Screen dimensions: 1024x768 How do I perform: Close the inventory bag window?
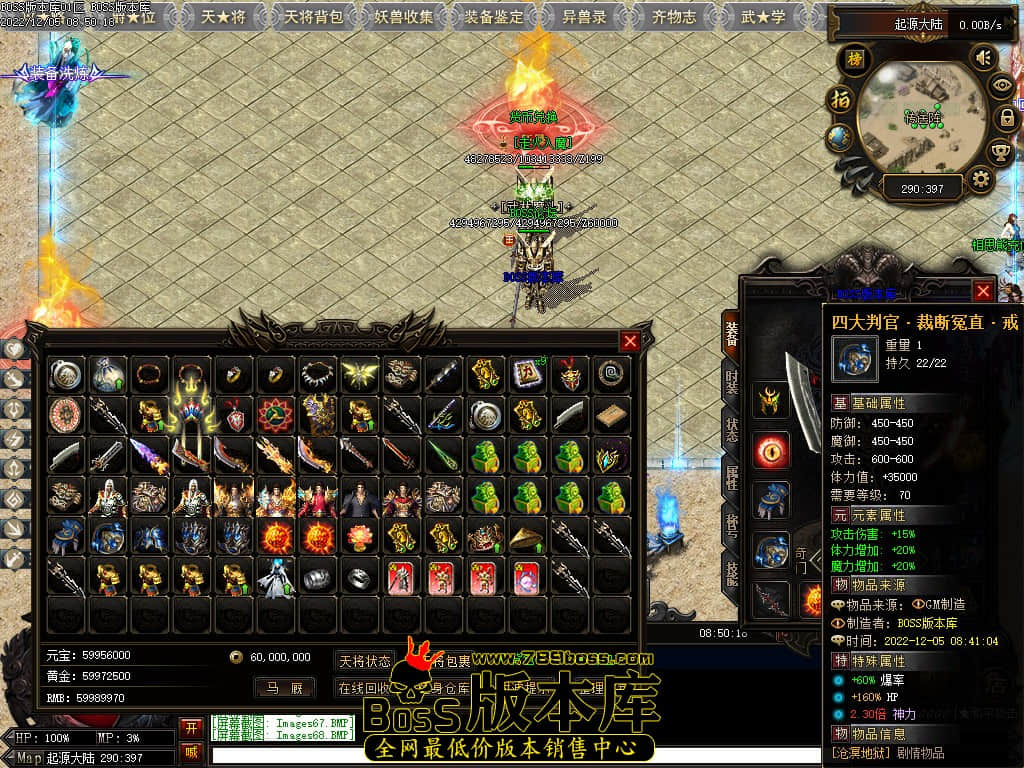tap(630, 341)
